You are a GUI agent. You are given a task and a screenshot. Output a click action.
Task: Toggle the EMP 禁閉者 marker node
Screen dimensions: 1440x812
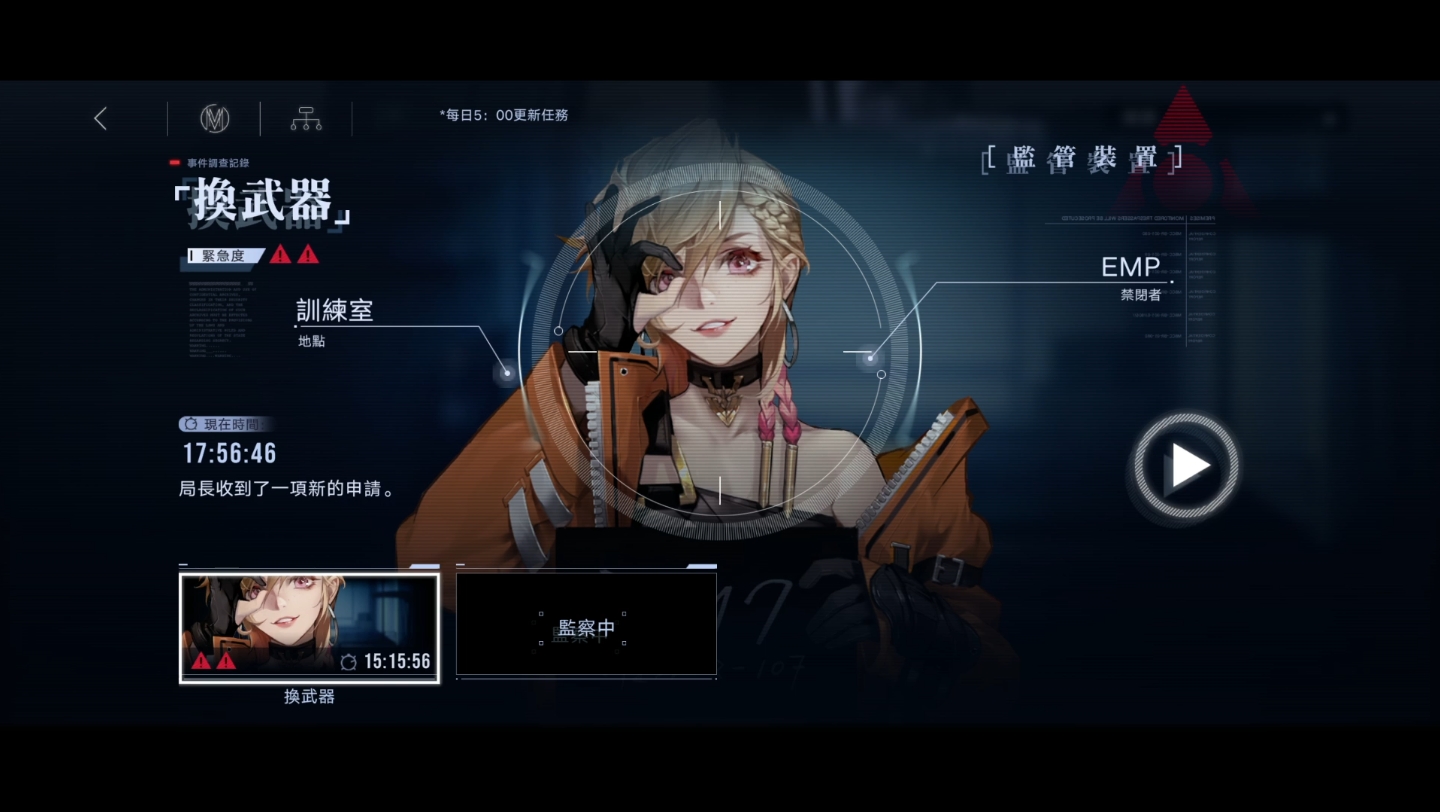click(x=869, y=357)
